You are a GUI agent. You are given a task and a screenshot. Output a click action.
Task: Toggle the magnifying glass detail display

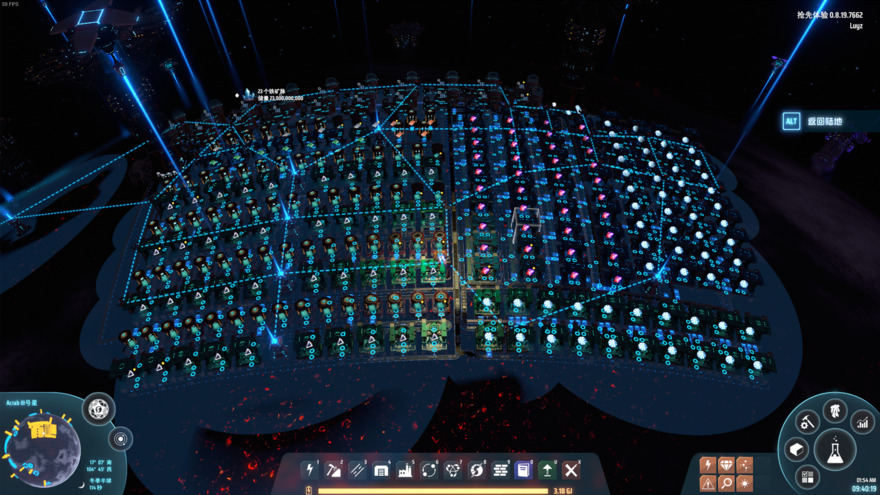pos(727,483)
